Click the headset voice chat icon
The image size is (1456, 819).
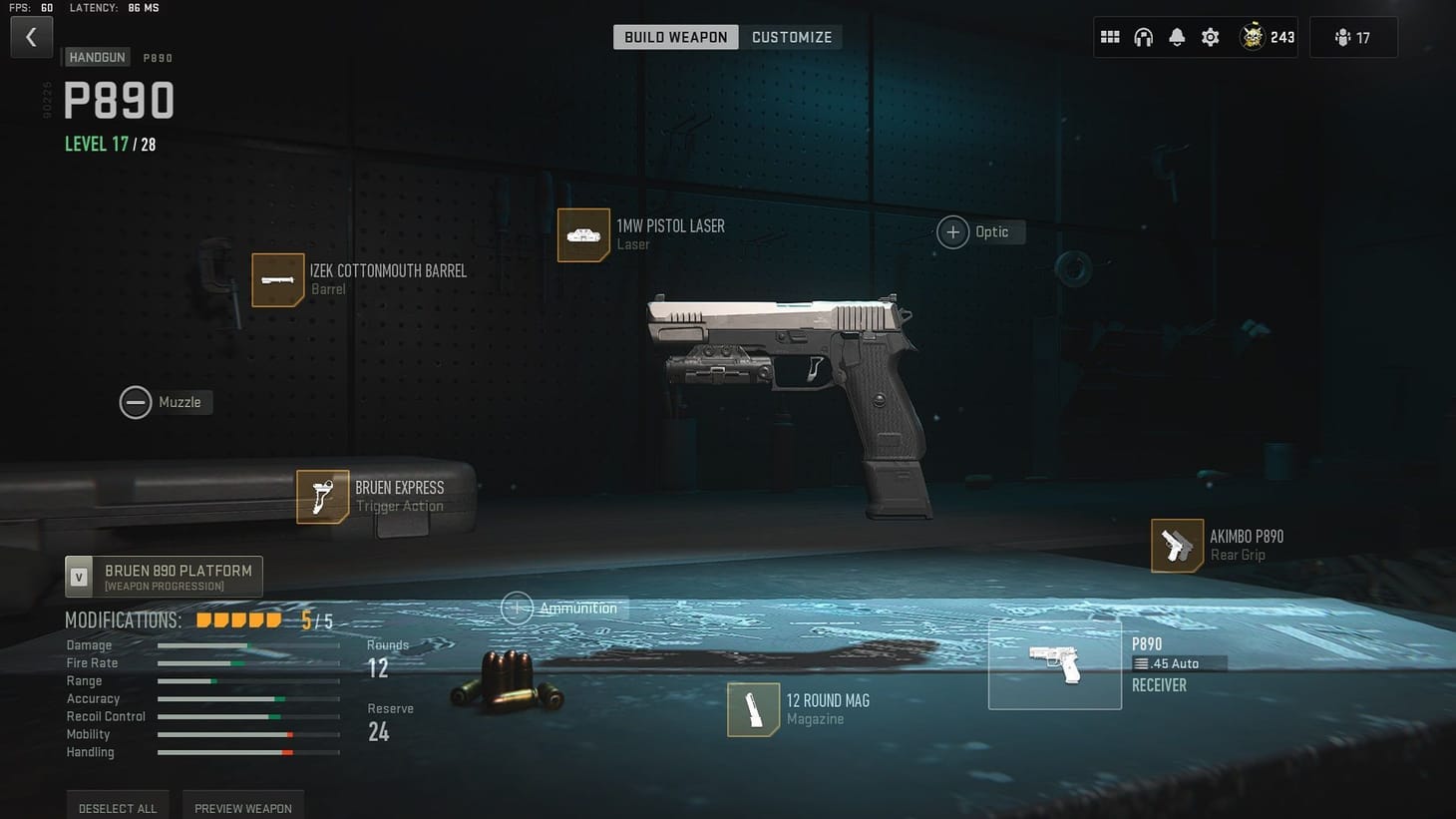[x=1143, y=36]
